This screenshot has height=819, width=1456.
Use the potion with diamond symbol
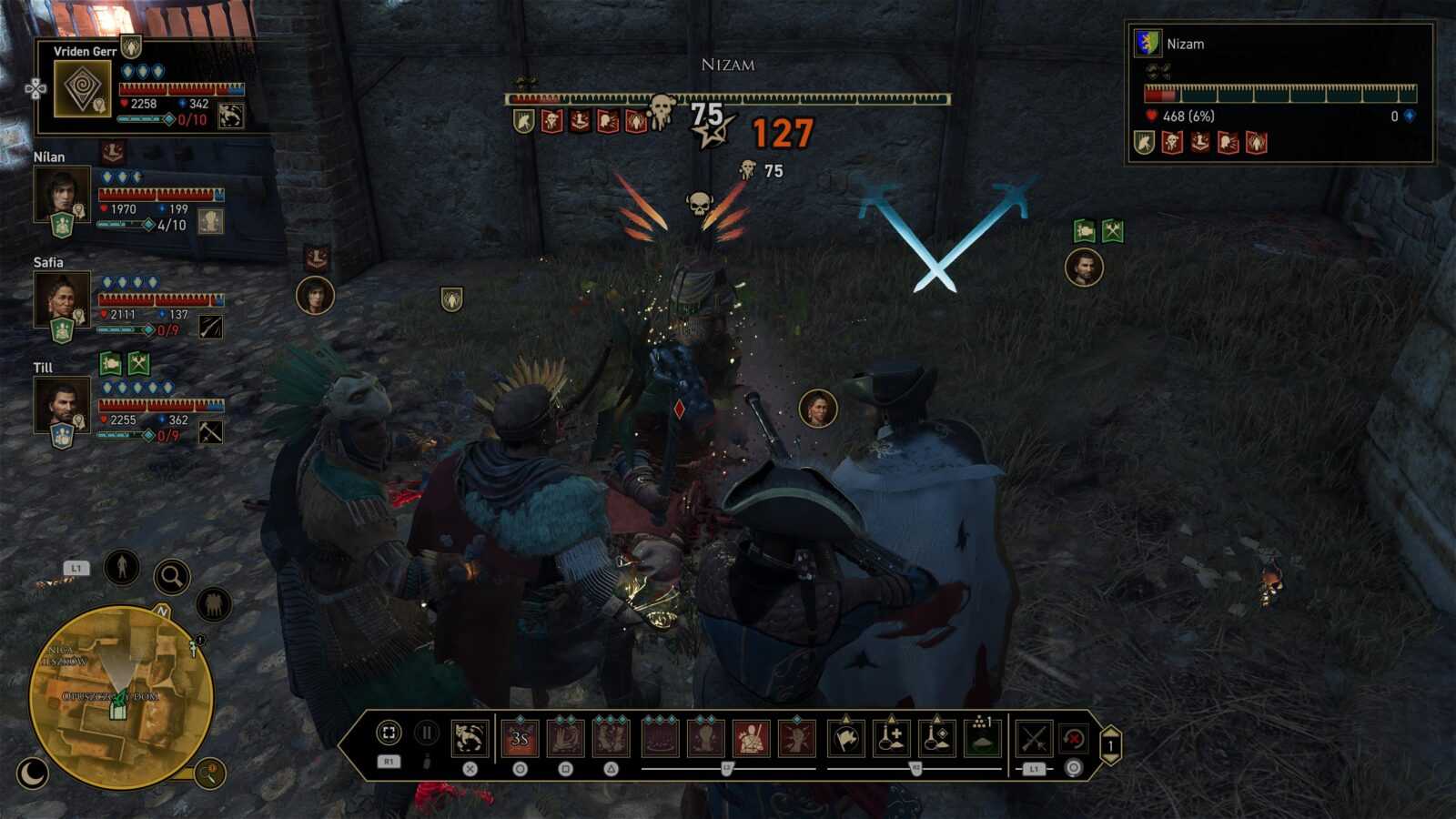pyautogui.click(x=937, y=738)
